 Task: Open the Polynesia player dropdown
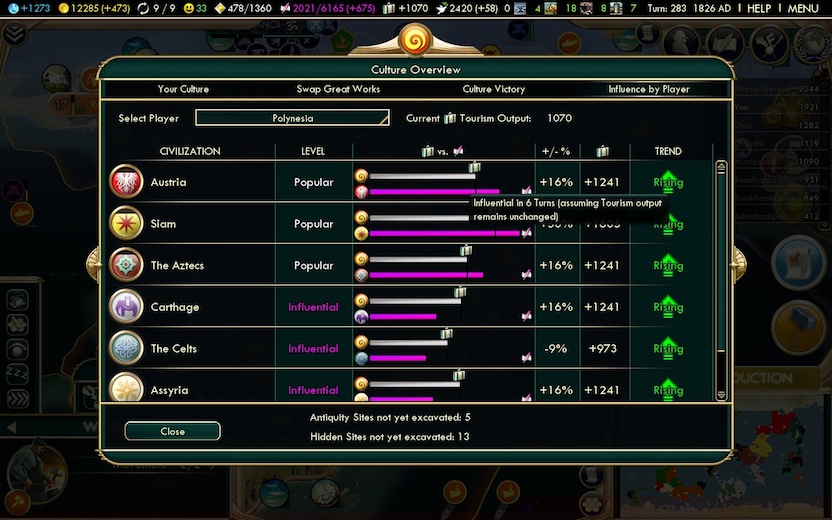tap(292, 118)
